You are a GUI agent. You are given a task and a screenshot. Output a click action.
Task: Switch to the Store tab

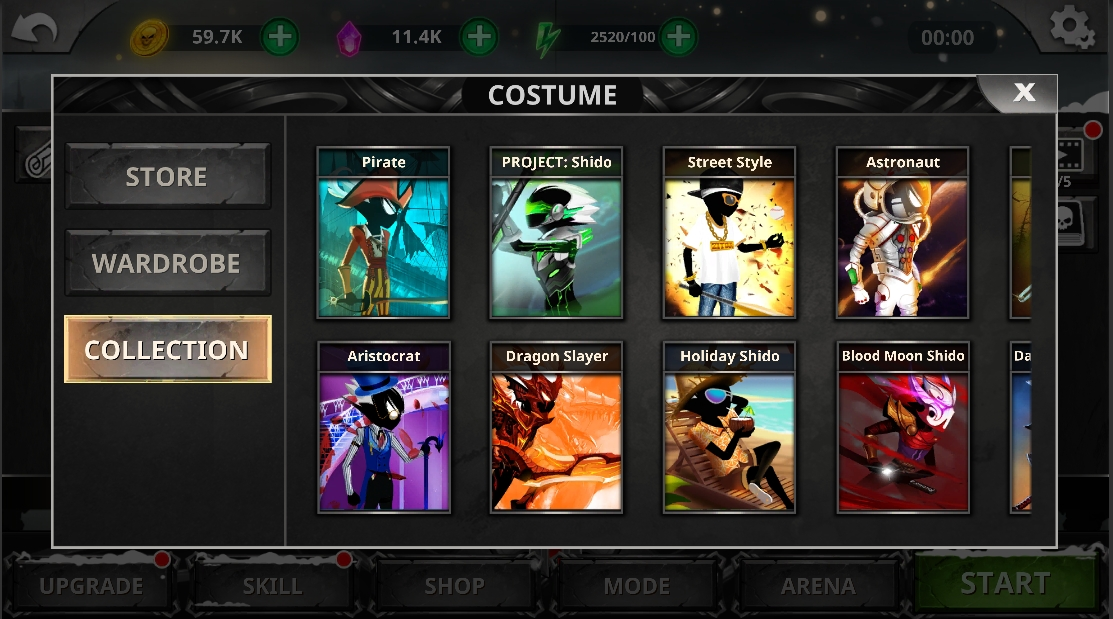click(x=167, y=177)
